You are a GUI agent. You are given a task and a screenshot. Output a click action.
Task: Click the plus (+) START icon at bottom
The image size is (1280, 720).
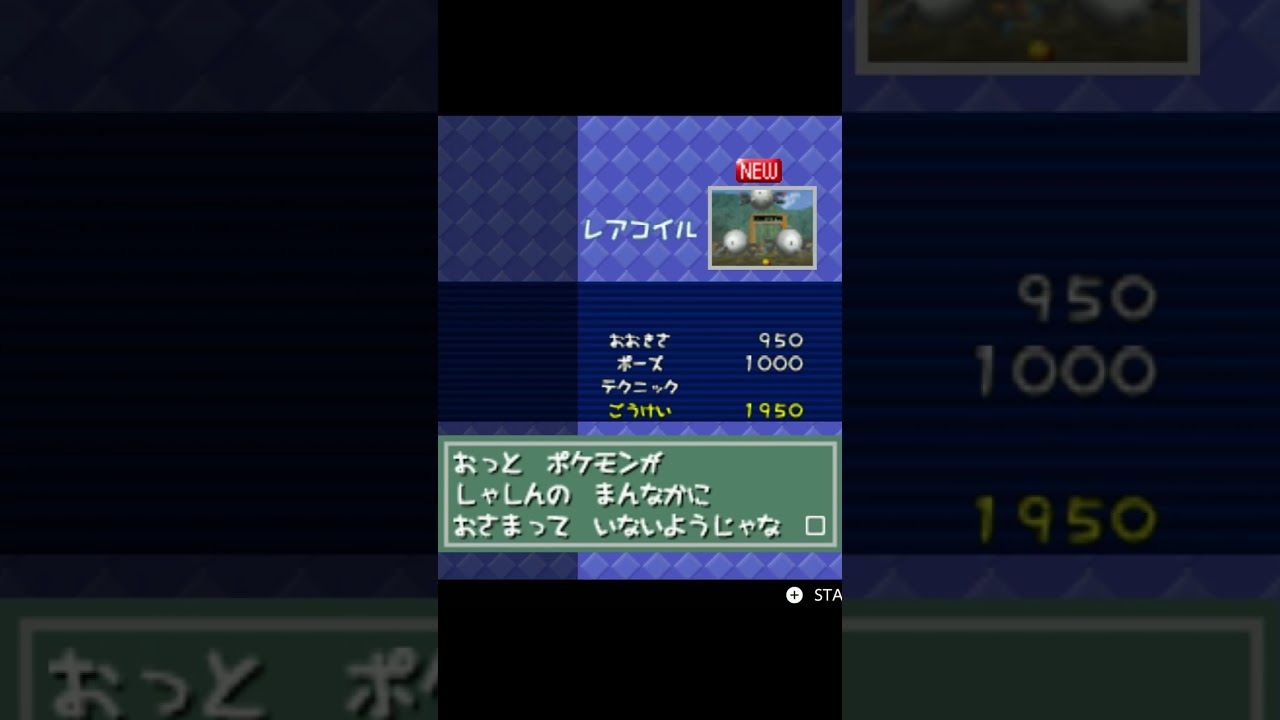coord(793,595)
